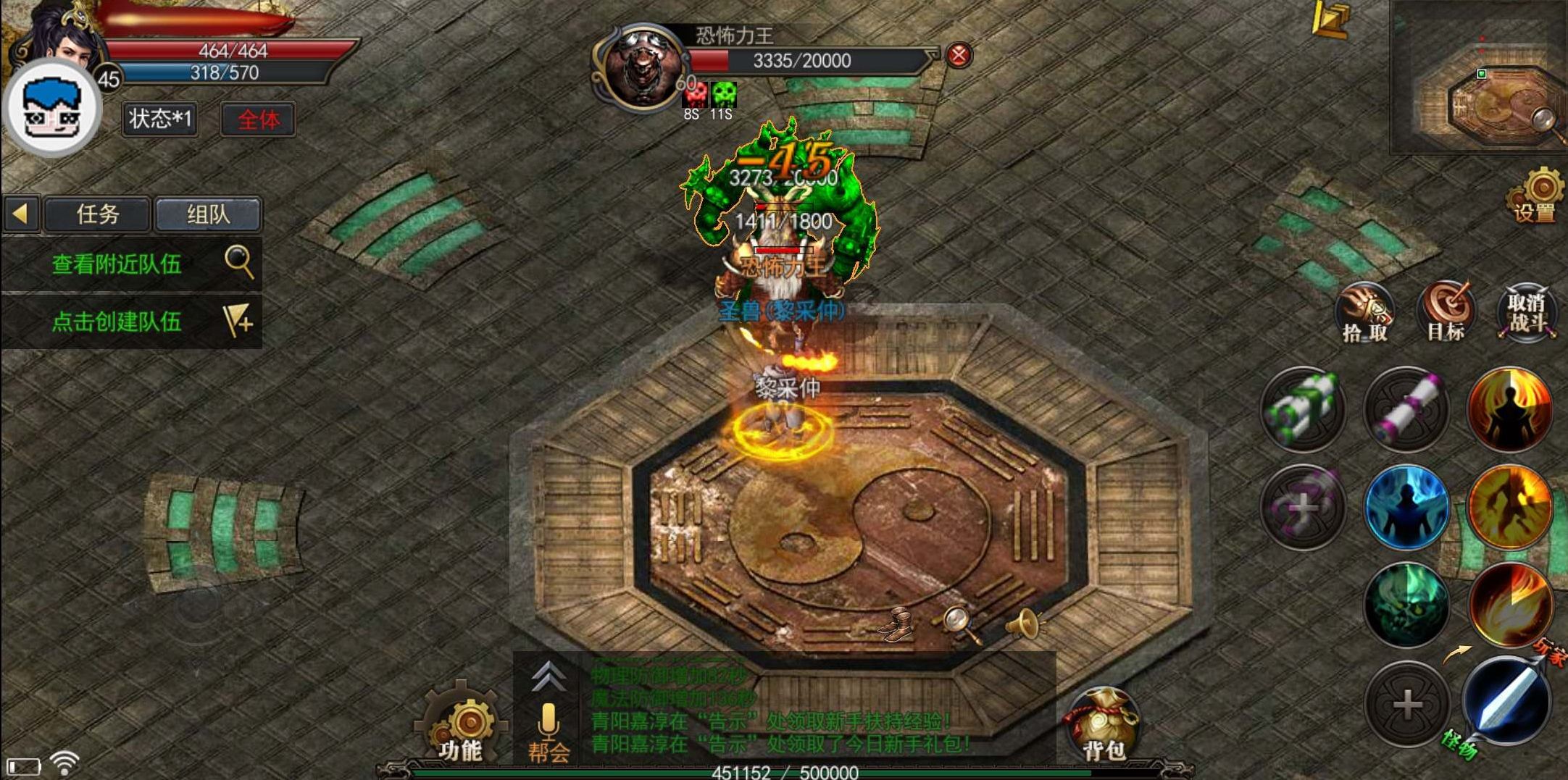Tap the 拾取 pickup button
This screenshot has width=1568, height=780.
(x=1364, y=313)
